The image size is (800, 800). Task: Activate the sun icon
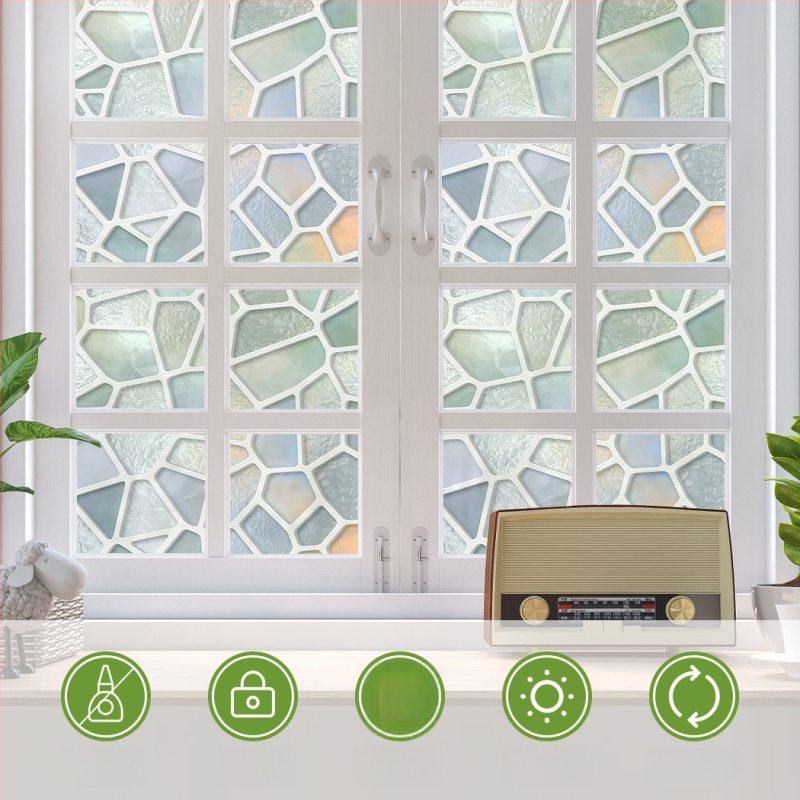[547, 696]
